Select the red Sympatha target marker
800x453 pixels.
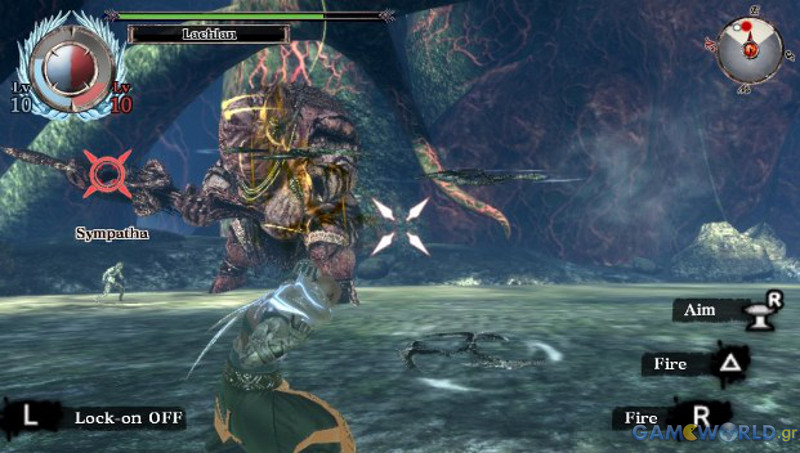[x=107, y=173]
